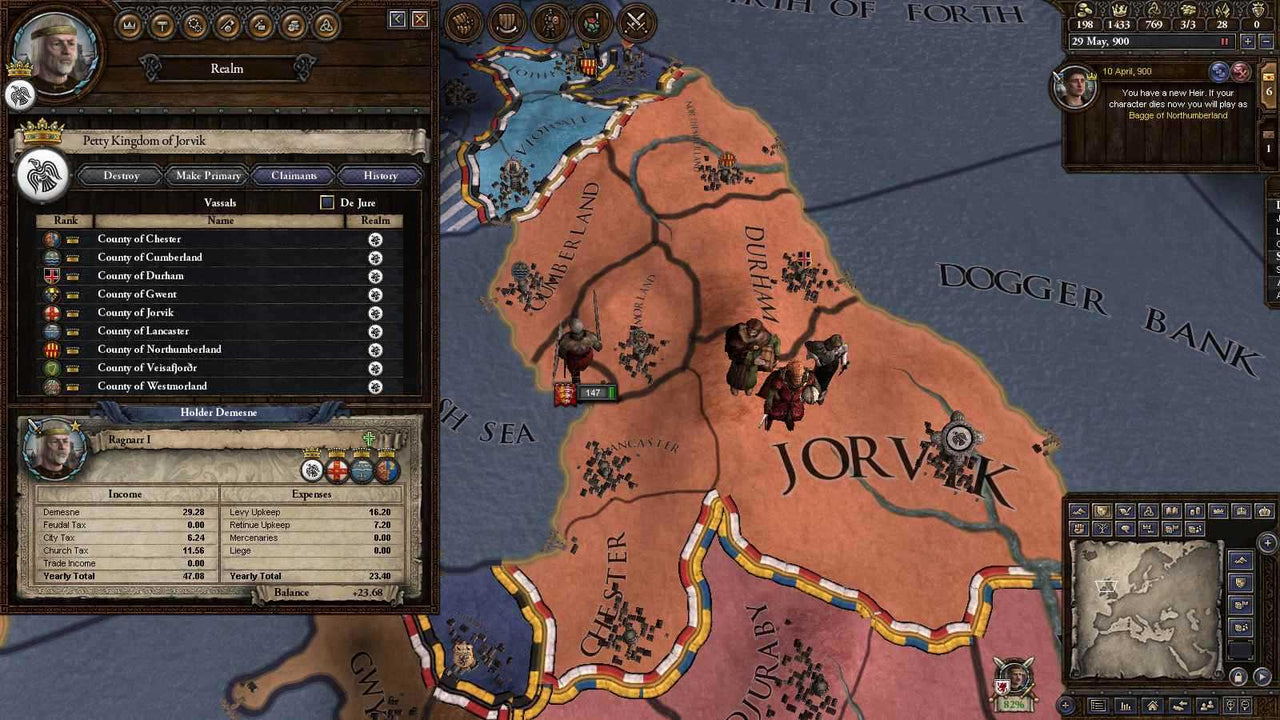Screen dimensions: 1280x720
Task: Open the Military overview
Action: click(227, 25)
